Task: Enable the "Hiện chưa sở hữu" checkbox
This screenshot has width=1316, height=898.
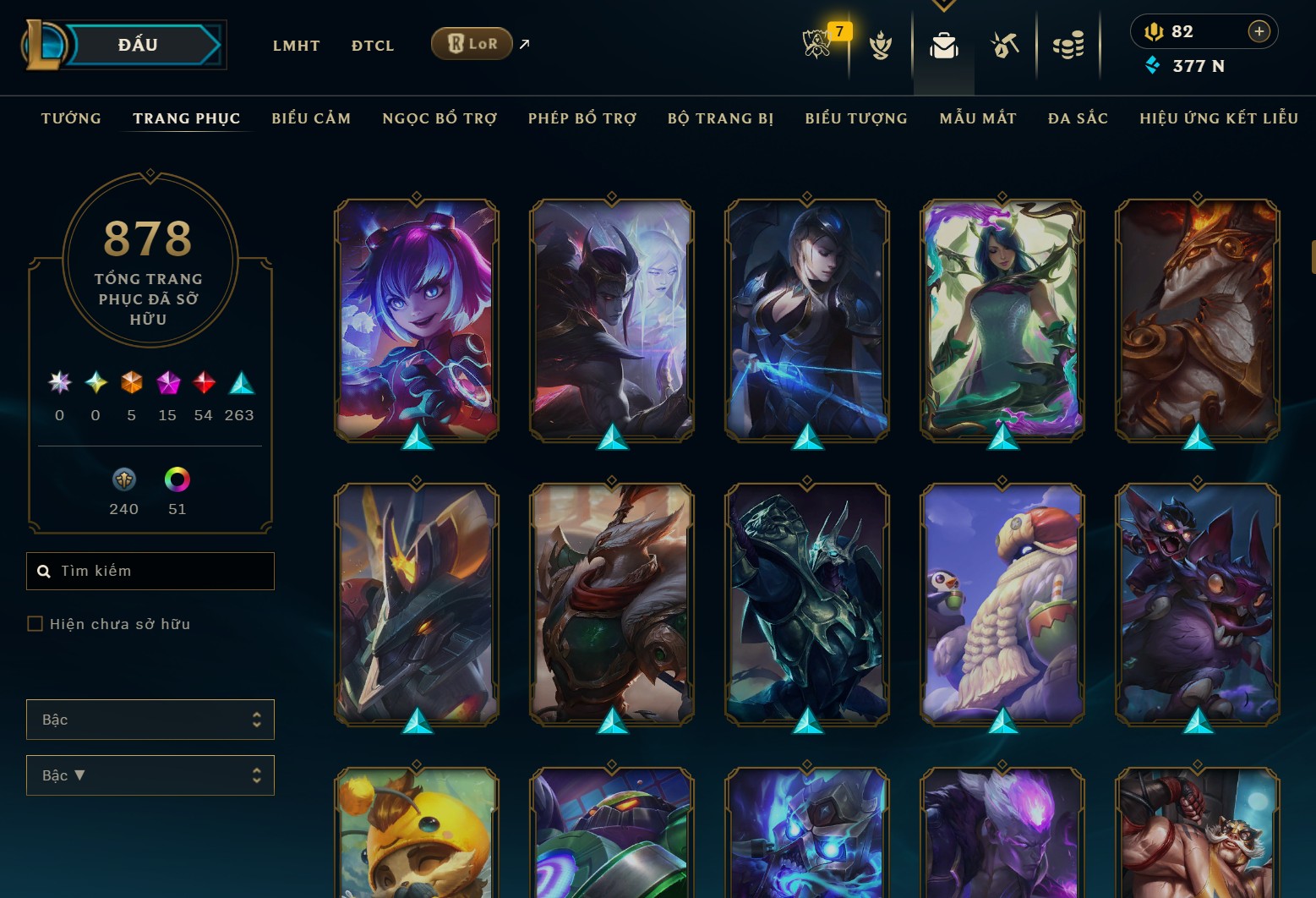Action: 35,623
